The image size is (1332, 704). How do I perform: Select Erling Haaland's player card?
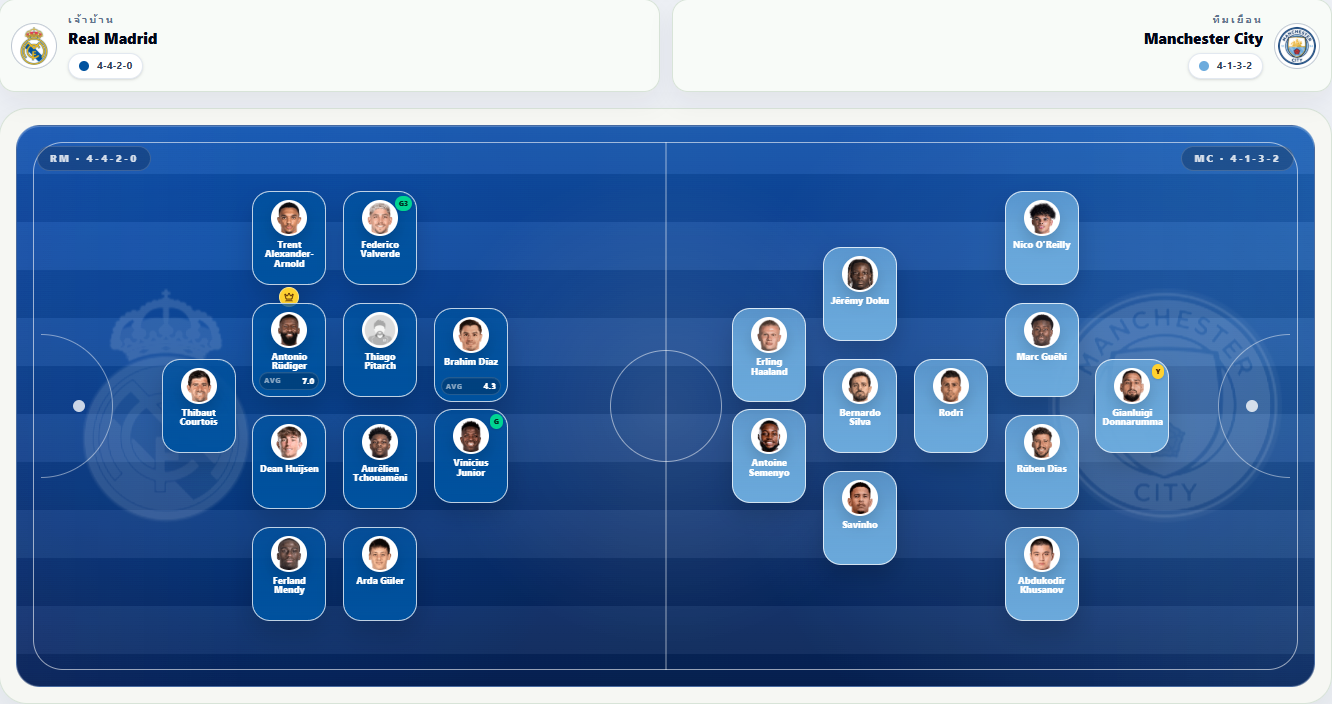[x=769, y=355]
